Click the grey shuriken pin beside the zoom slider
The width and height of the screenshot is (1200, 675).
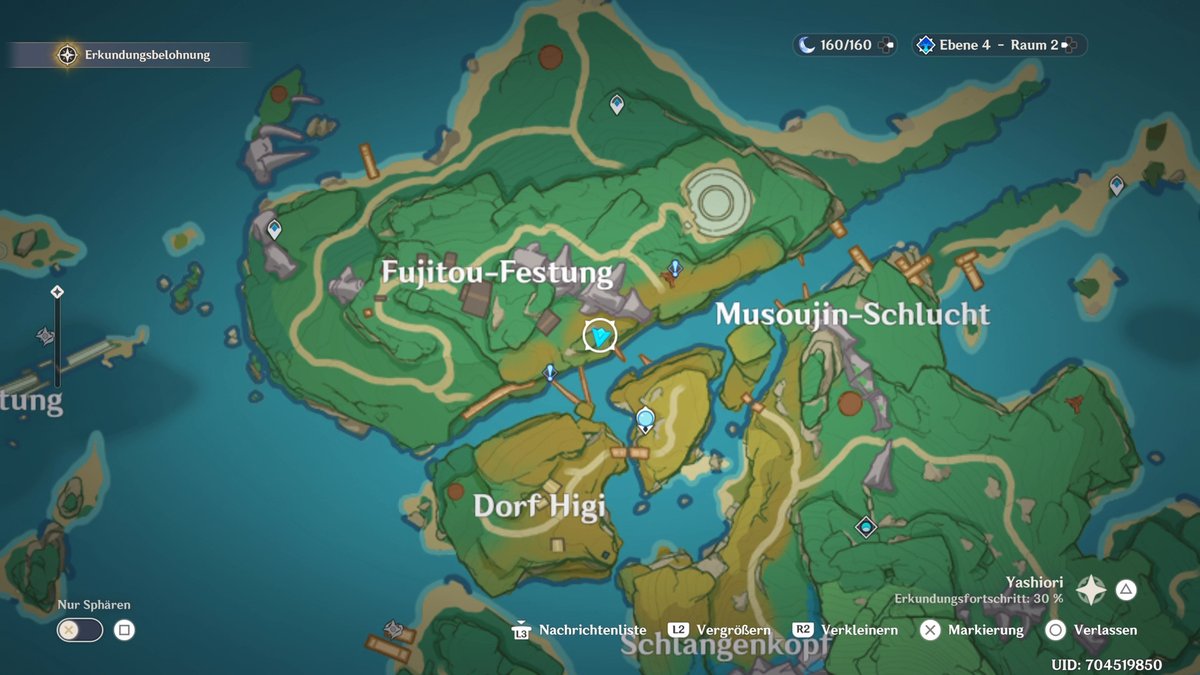(x=45, y=336)
